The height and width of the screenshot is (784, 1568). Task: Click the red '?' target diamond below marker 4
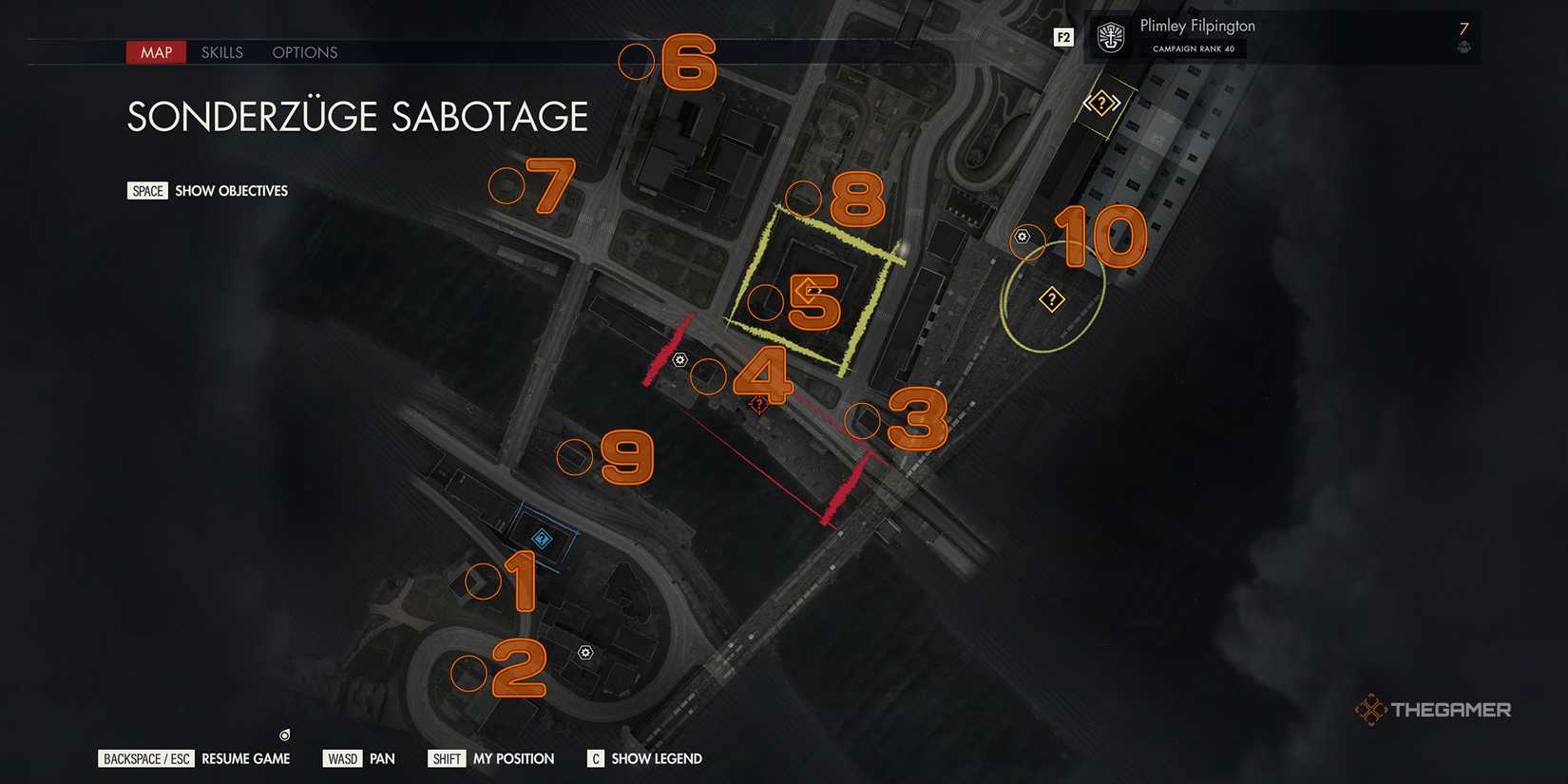[x=757, y=404]
